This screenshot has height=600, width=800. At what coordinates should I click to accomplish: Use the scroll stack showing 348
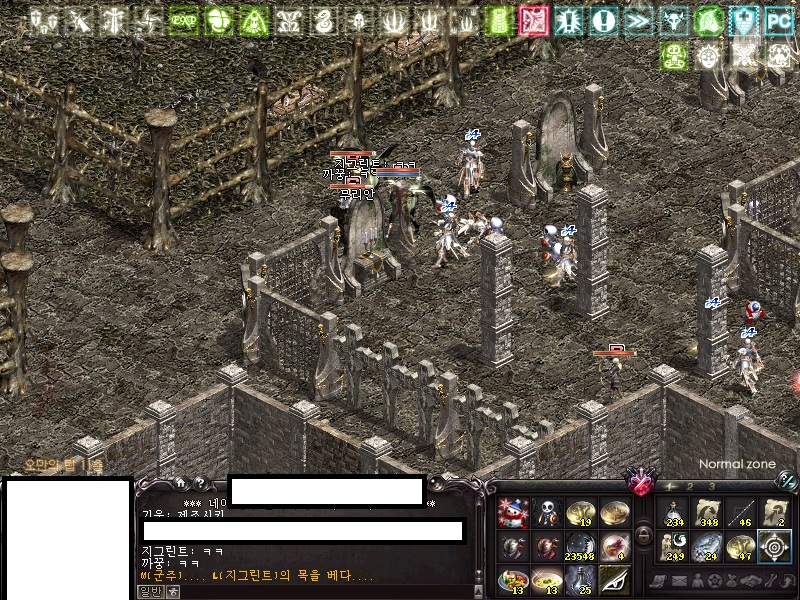pos(708,513)
